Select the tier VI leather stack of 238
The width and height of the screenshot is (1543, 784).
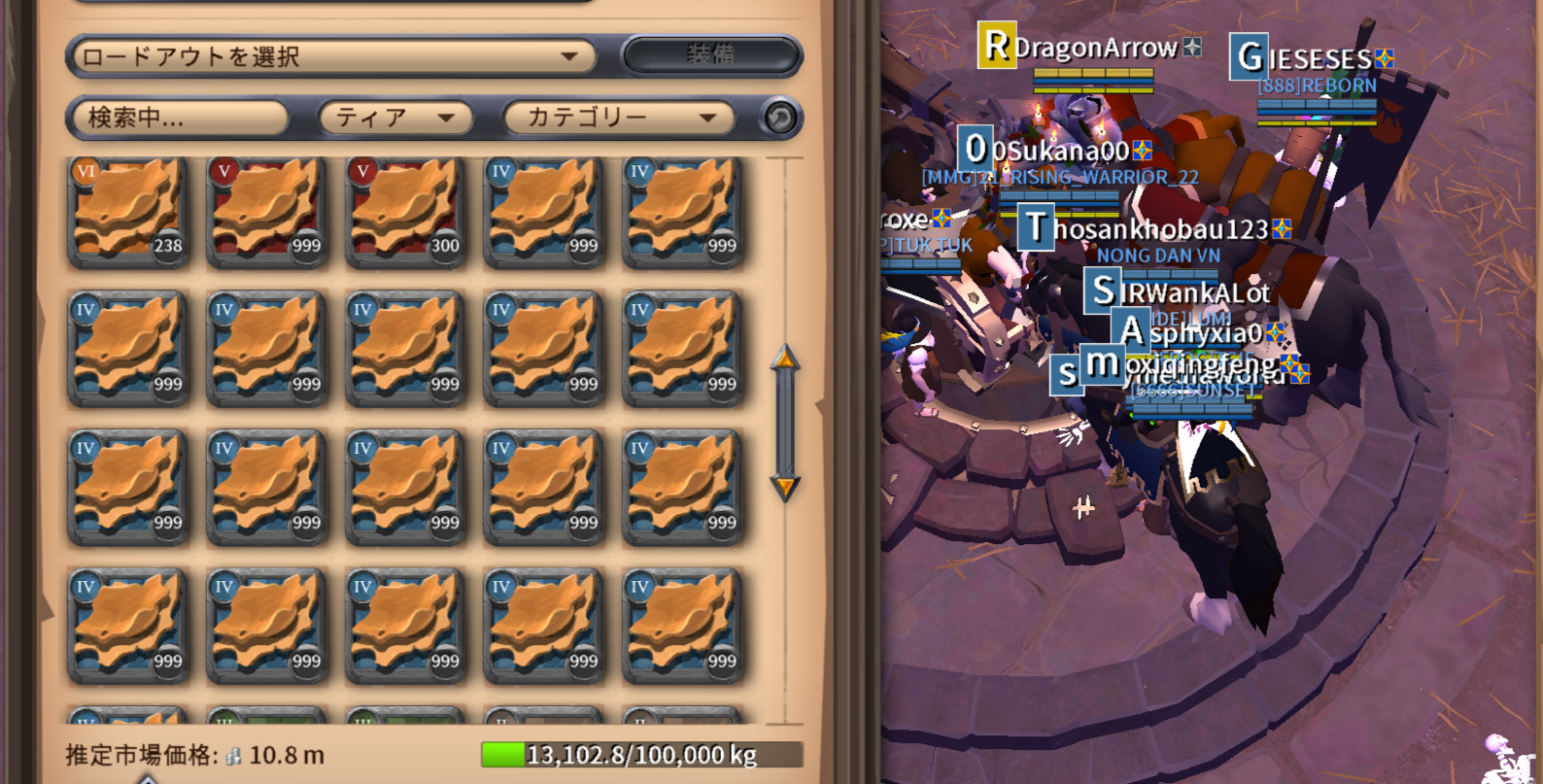[127, 211]
